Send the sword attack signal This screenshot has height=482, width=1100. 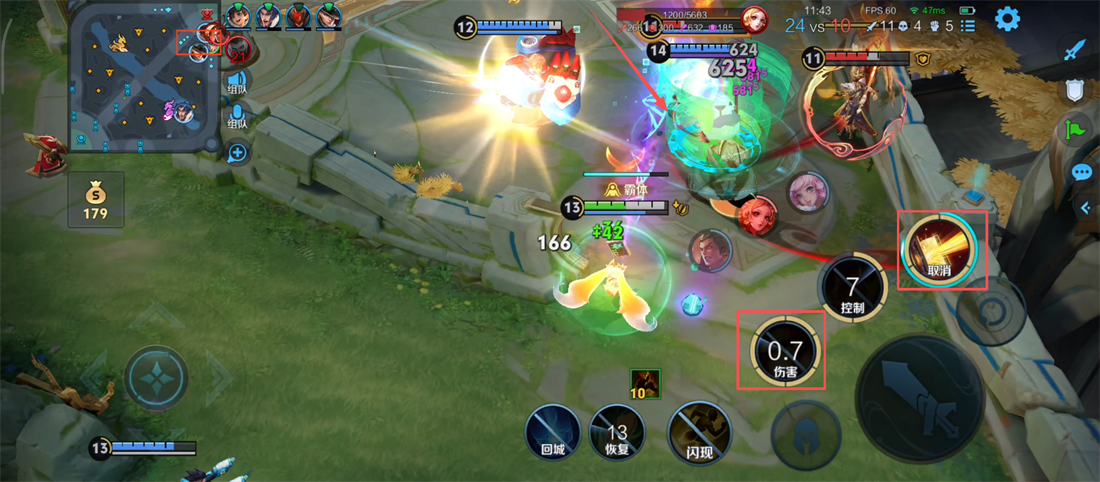pyautogui.click(x=1075, y=49)
